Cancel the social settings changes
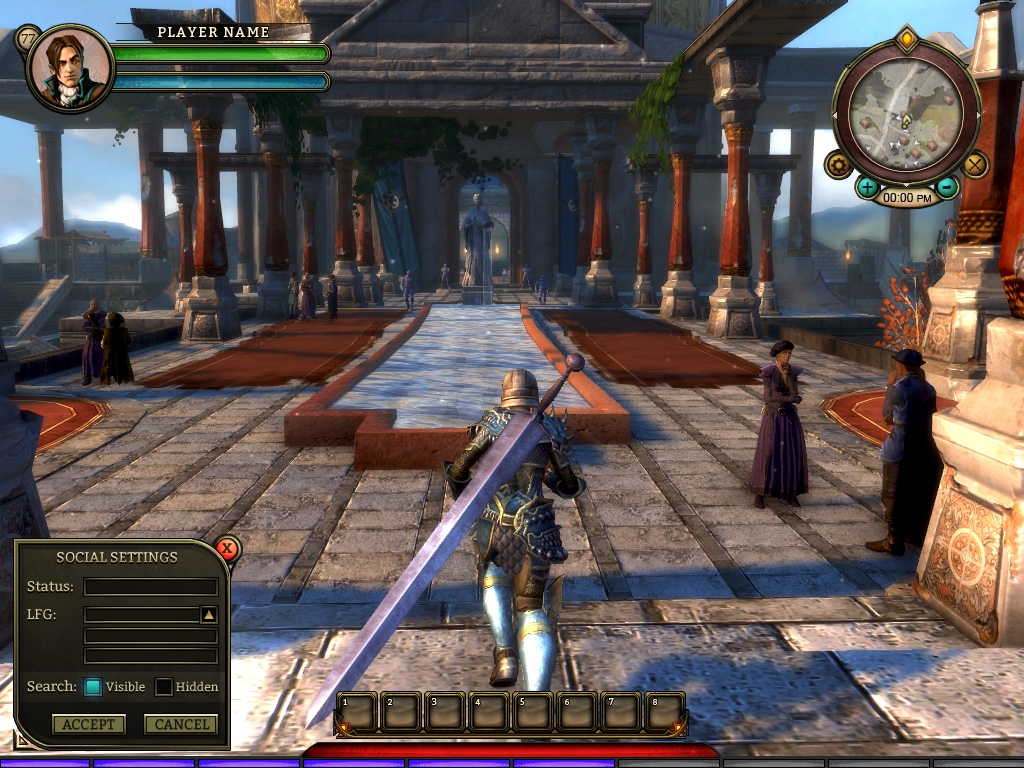This screenshot has height=768, width=1024. coord(181,724)
